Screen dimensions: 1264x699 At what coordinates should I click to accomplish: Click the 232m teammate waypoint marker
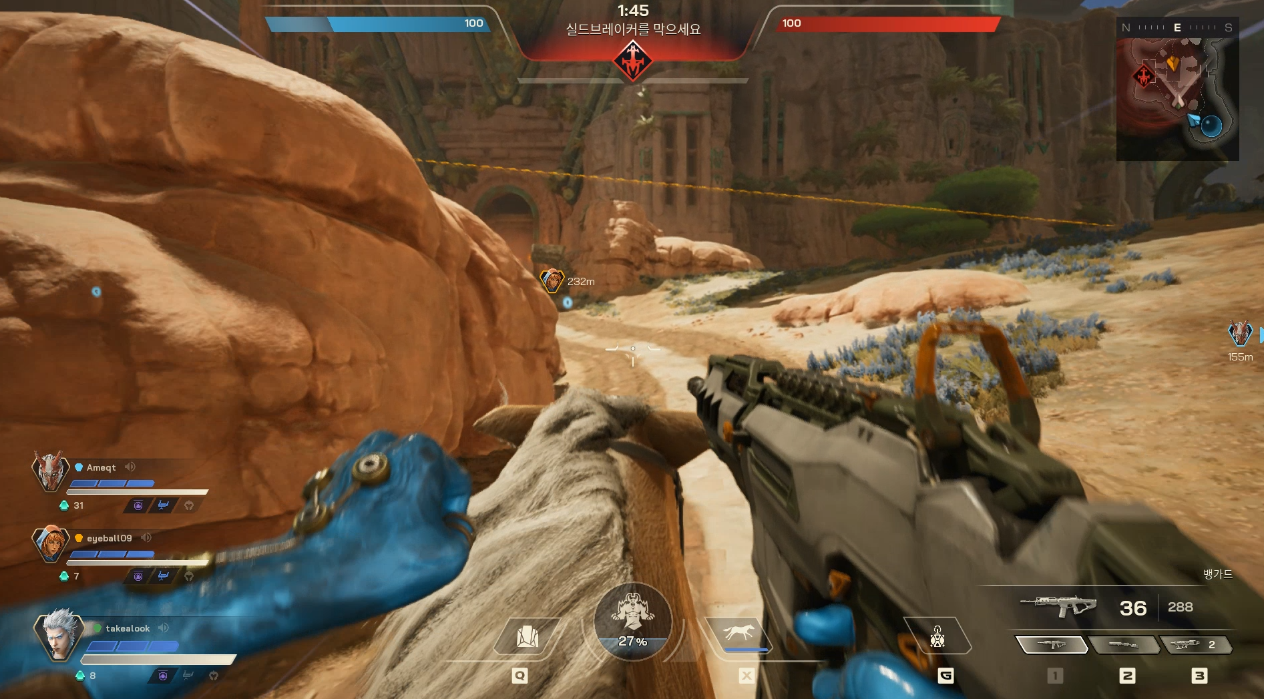(x=551, y=281)
